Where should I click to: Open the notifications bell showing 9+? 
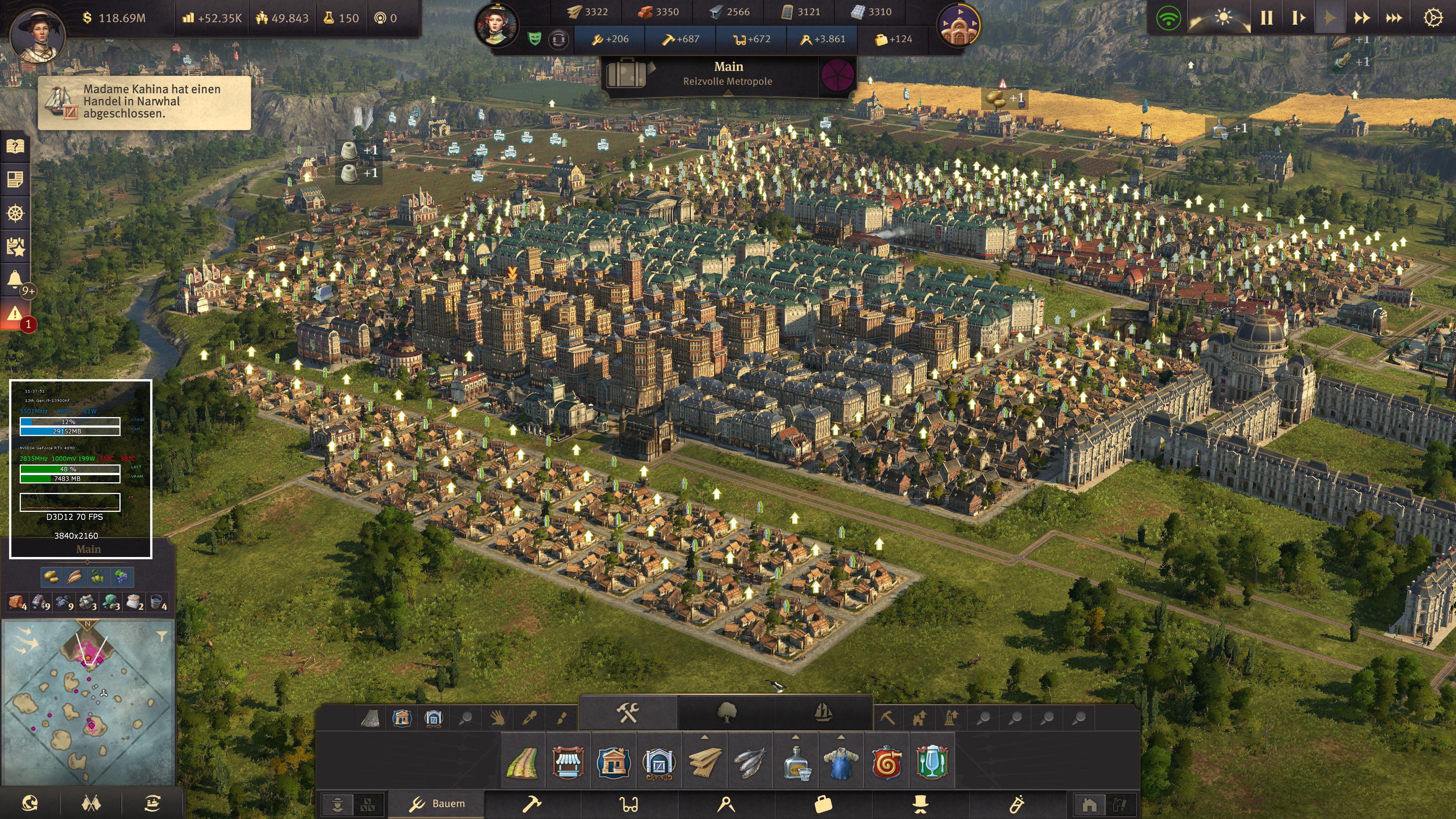(14, 278)
